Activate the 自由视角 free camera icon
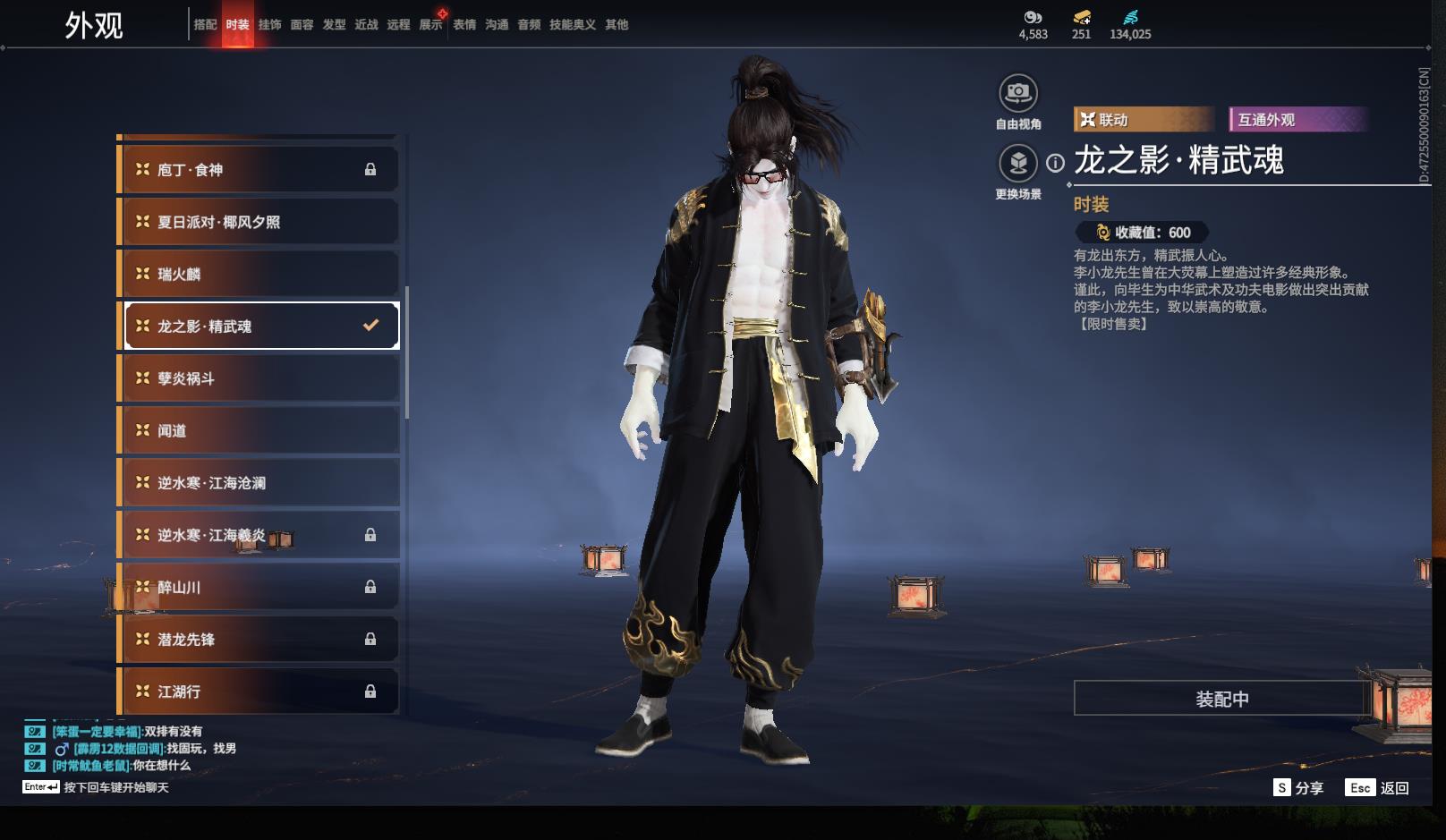1446x840 pixels. click(x=1017, y=93)
